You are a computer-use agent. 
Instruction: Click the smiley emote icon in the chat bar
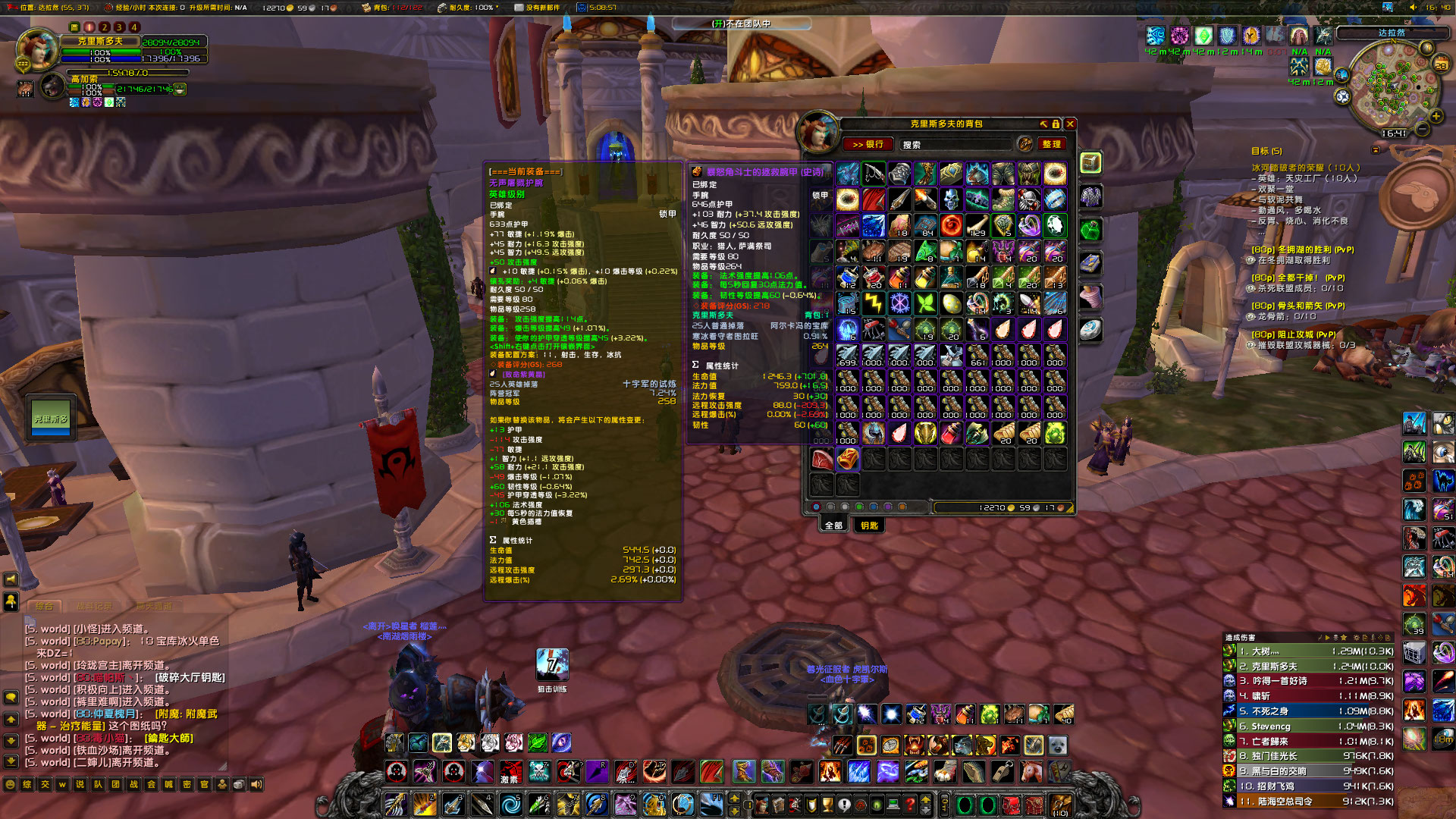click(10, 784)
